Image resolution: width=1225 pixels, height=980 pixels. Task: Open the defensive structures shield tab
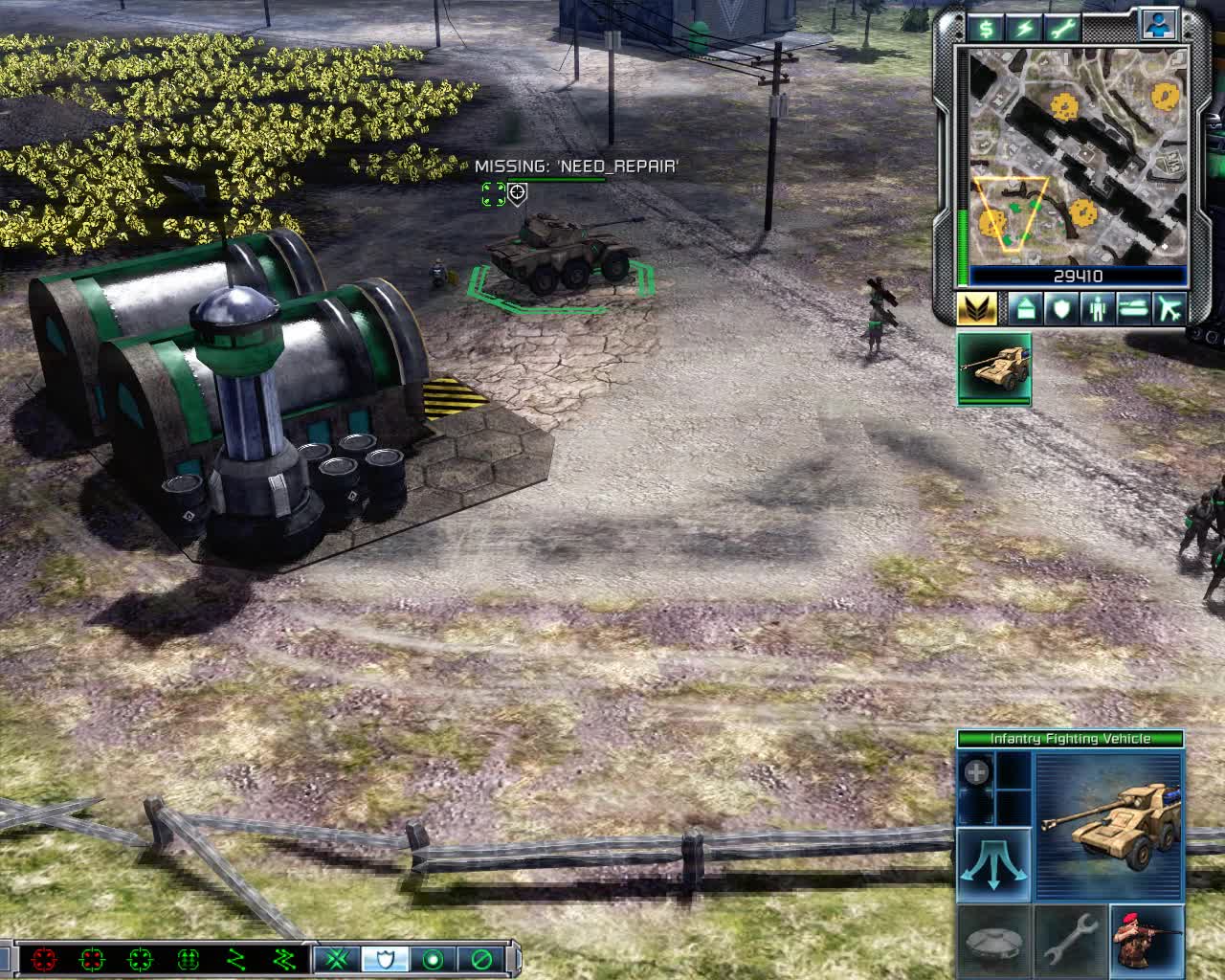tap(1060, 309)
